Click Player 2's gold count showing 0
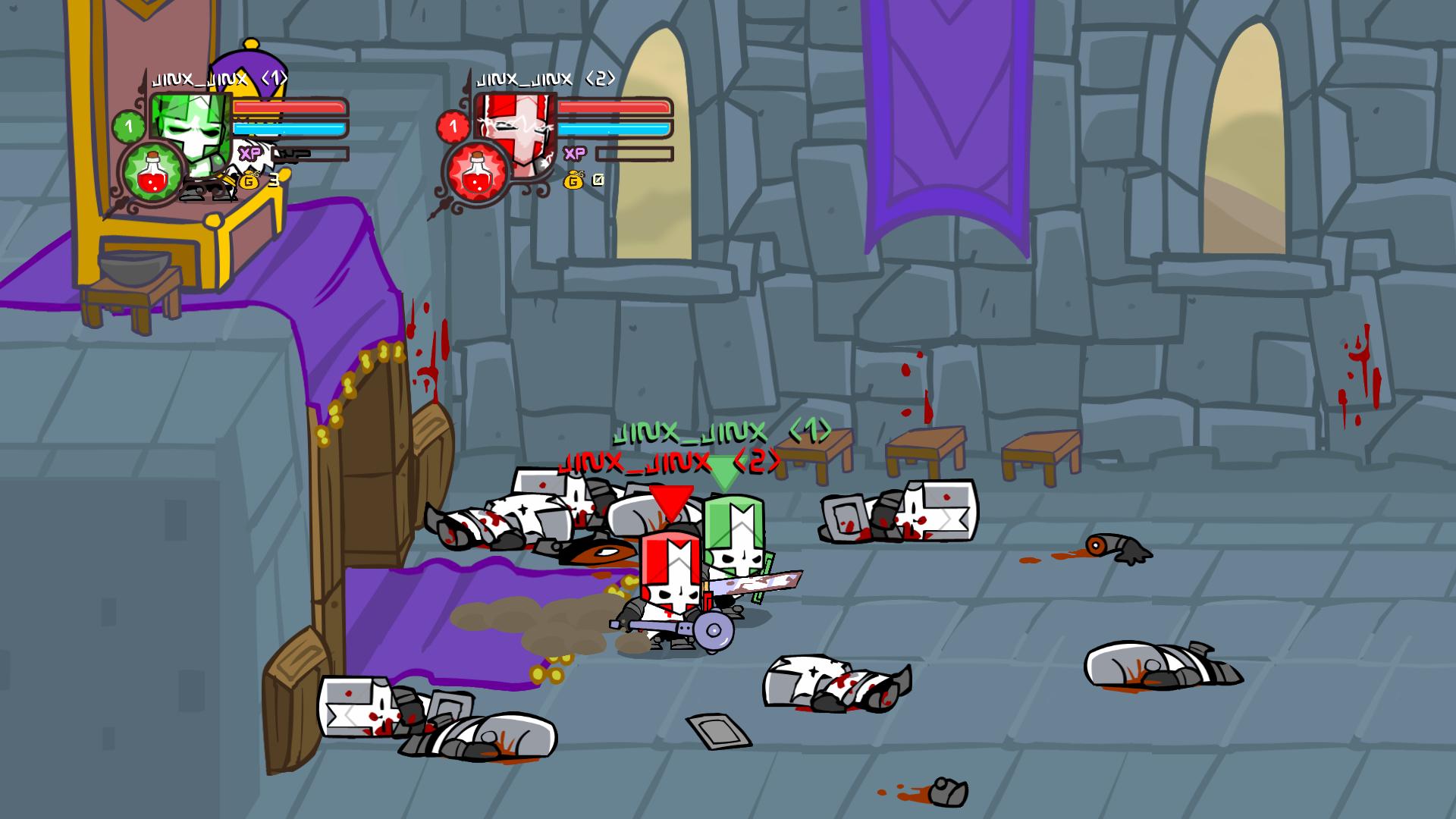 598,180
